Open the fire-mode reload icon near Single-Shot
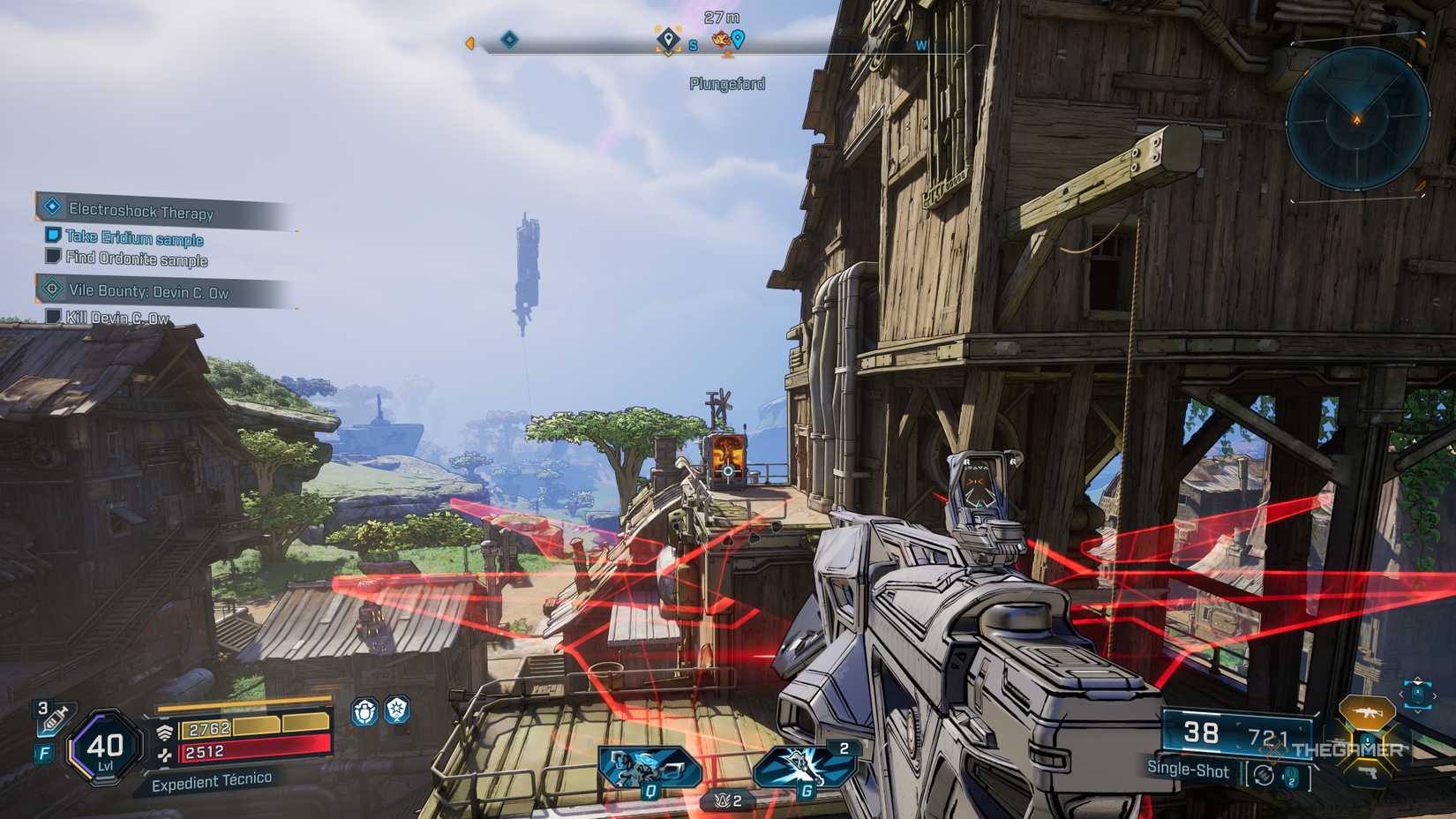This screenshot has width=1456, height=819. [x=1263, y=773]
